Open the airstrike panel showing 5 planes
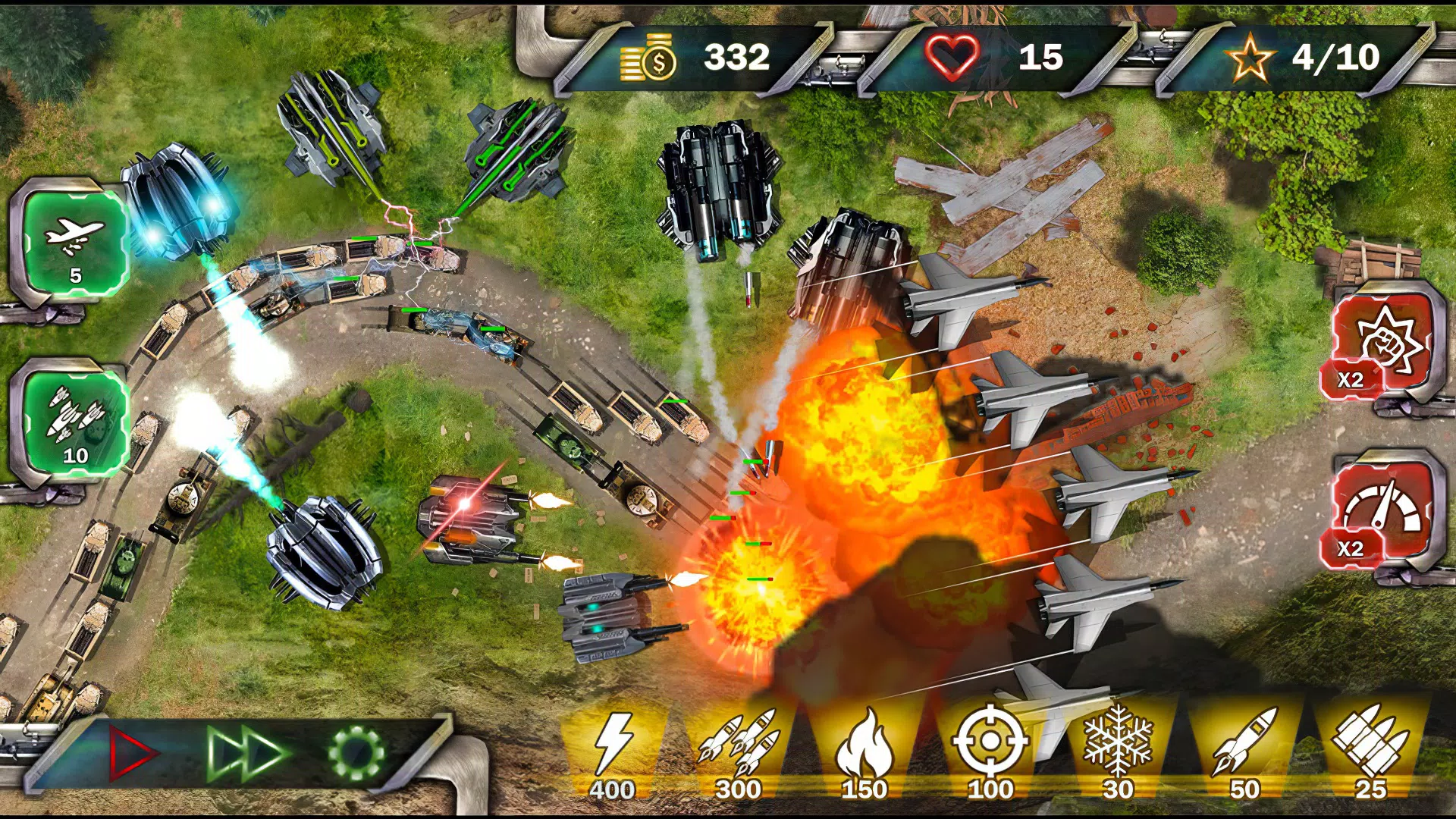 point(72,243)
